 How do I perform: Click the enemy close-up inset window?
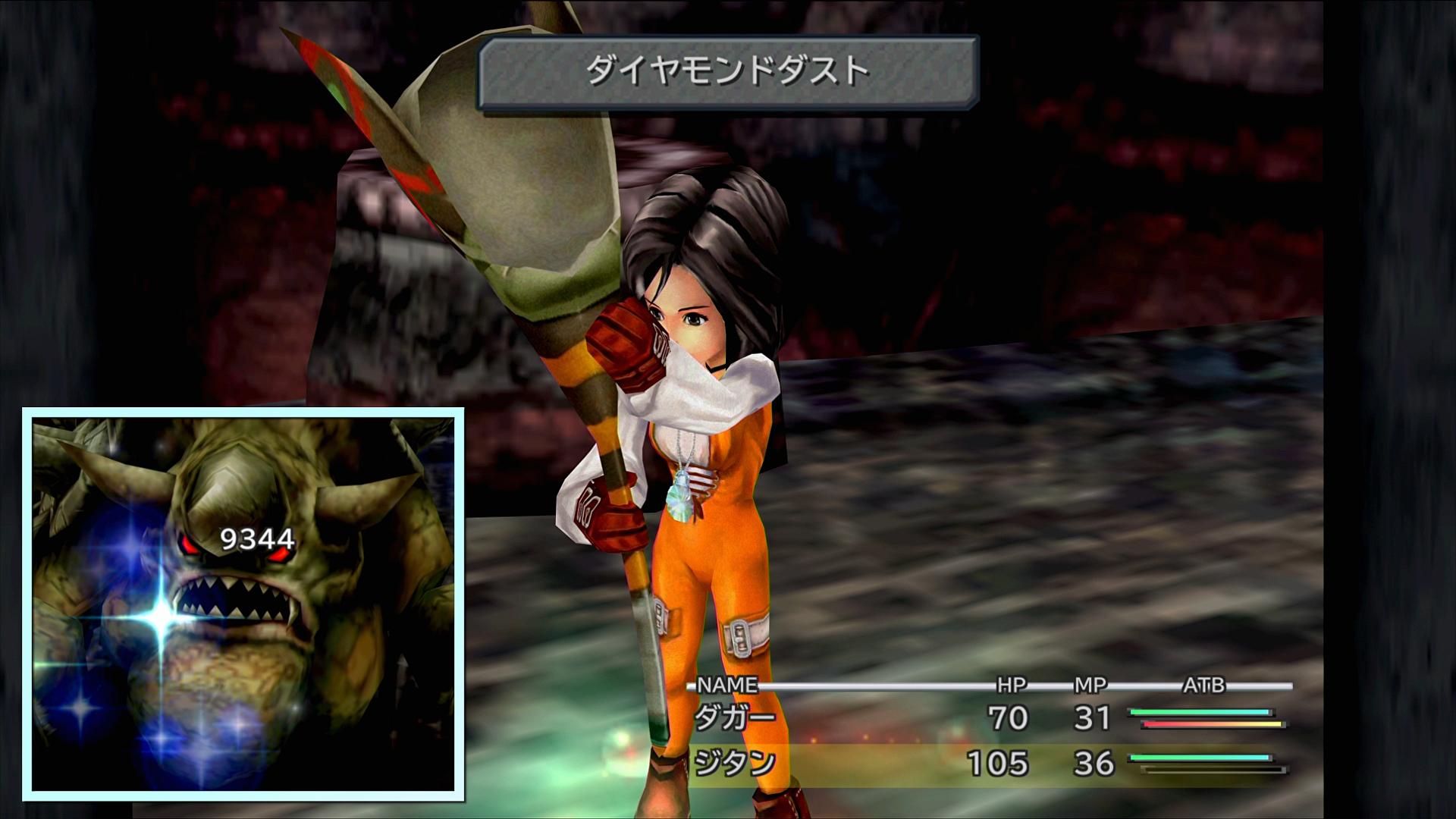[x=243, y=604]
